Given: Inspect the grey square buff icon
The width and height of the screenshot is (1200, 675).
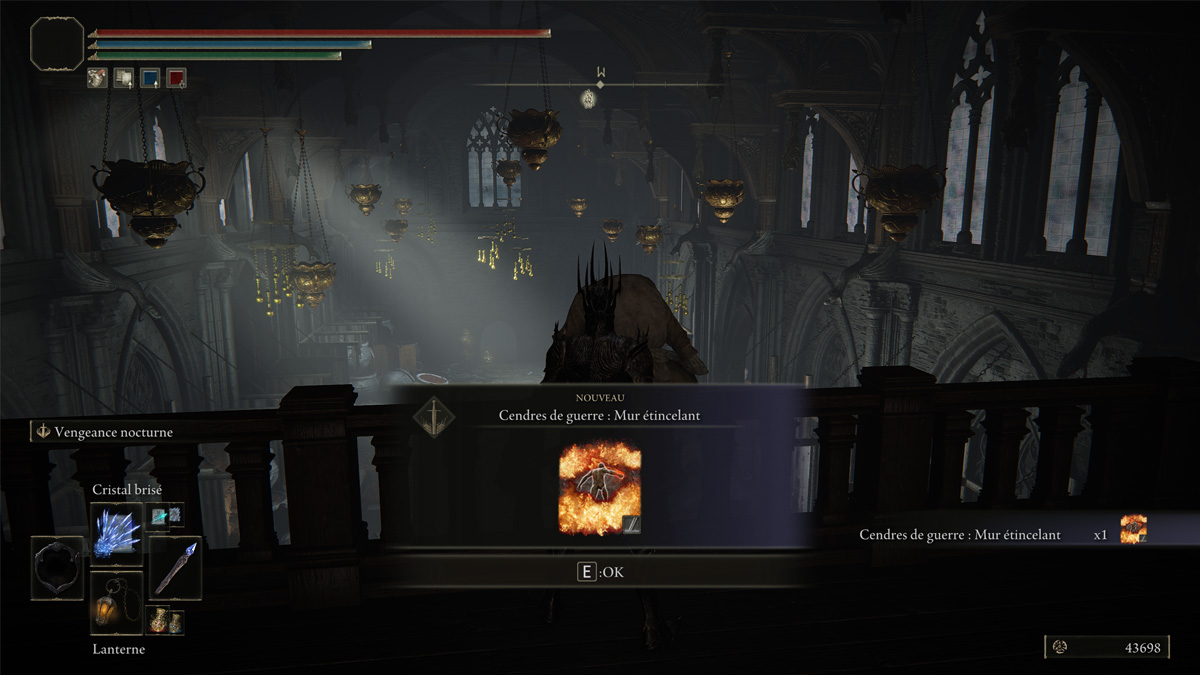Looking at the screenshot, I should click(x=123, y=78).
